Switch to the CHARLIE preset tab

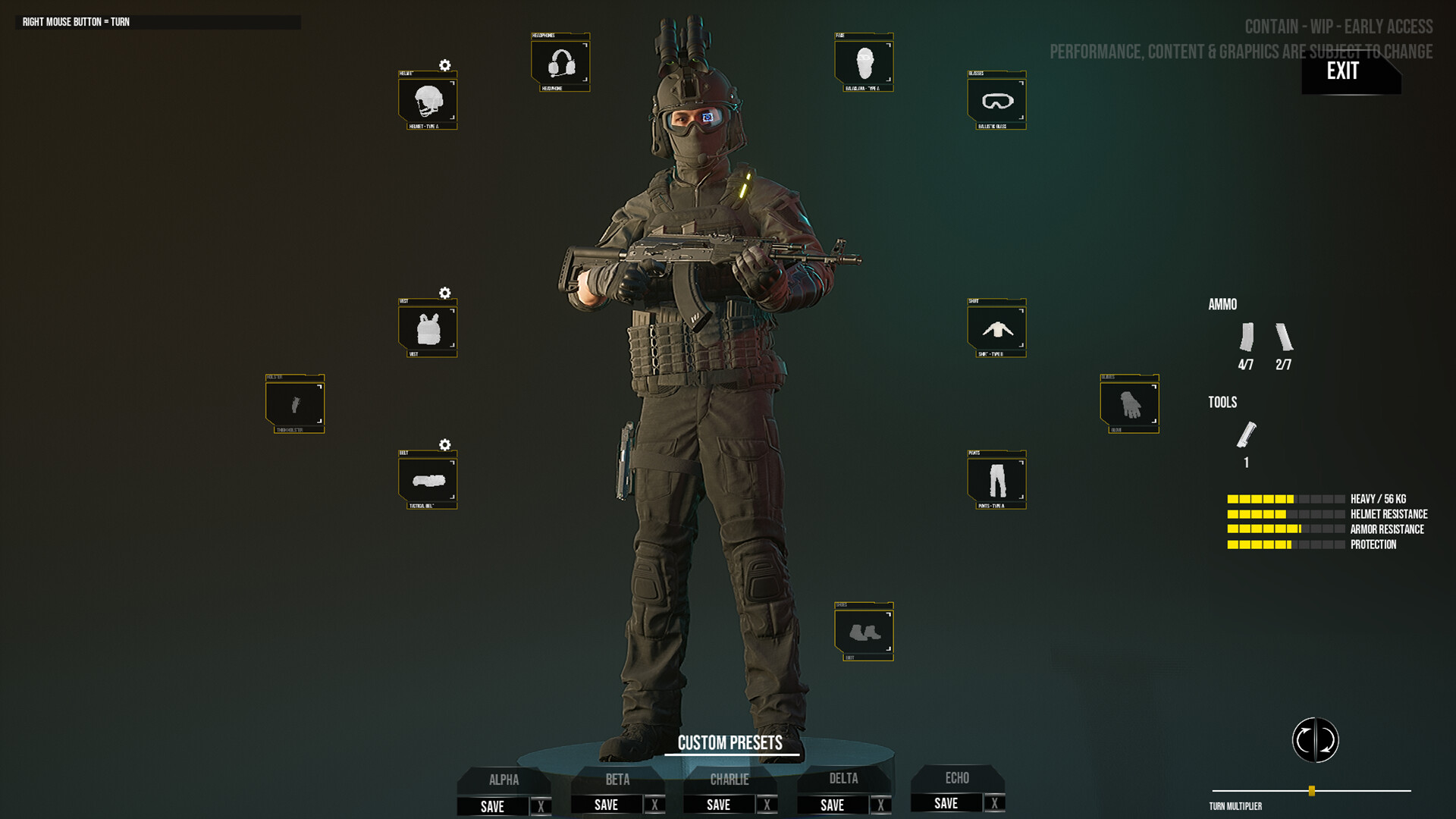[x=730, y=780]
